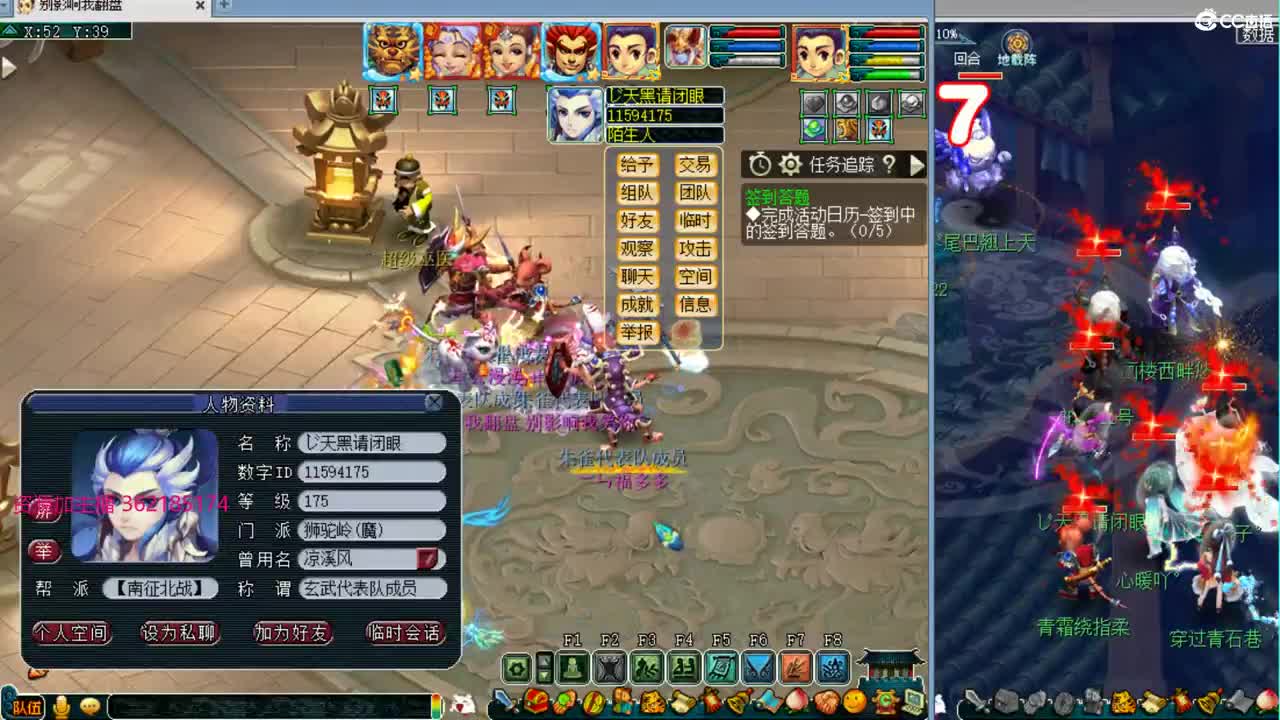Click the computer system icon at the toolbar's far right
Viewport: 1280px width, 720px height.
[x=913, y=702]
